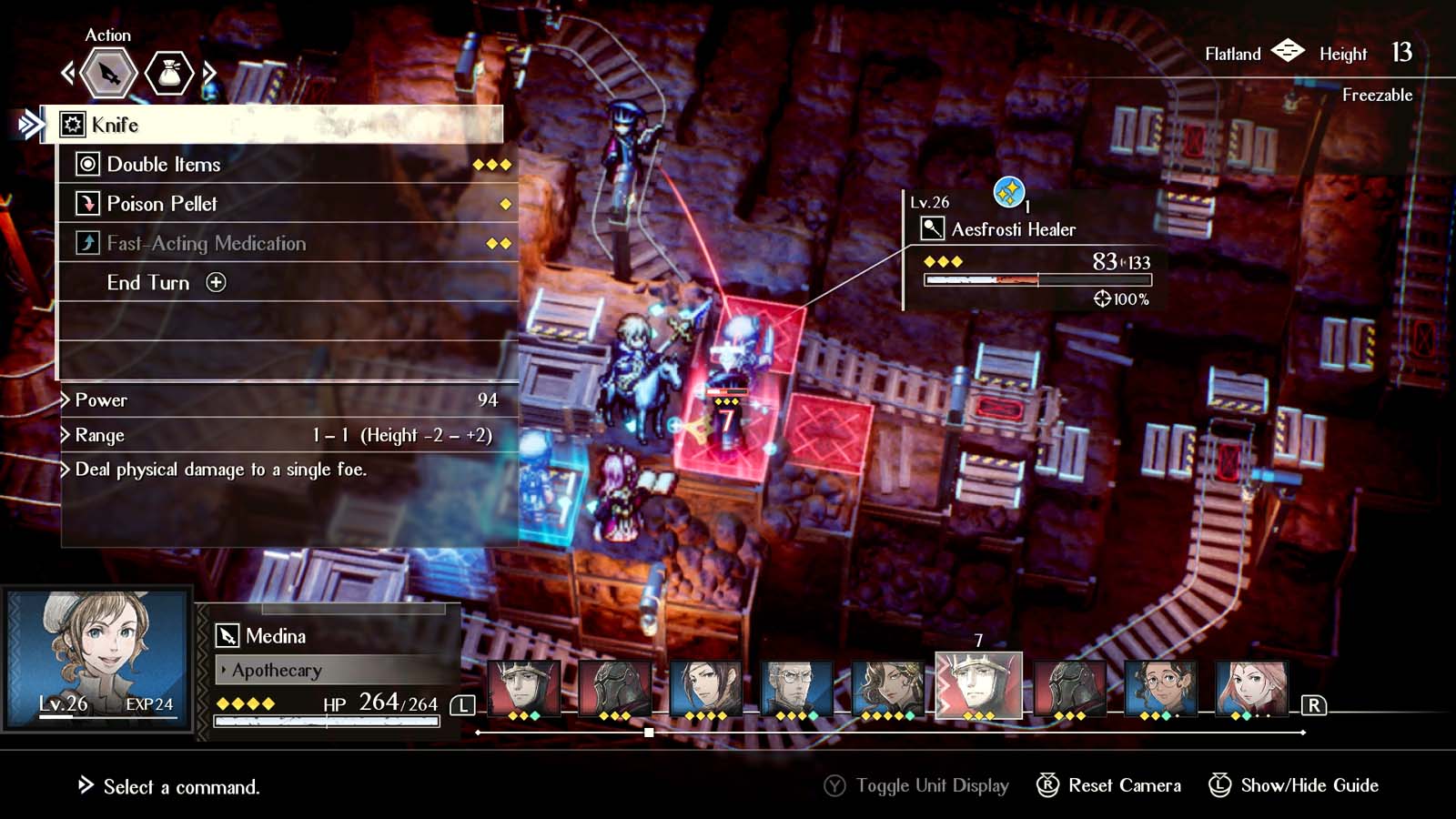This screenshot has height=819, width=1456.
Task: Click the Fast-Acting Medication upward-arrow skill icon
Action: pyautogui.click(x=87, y=243)
